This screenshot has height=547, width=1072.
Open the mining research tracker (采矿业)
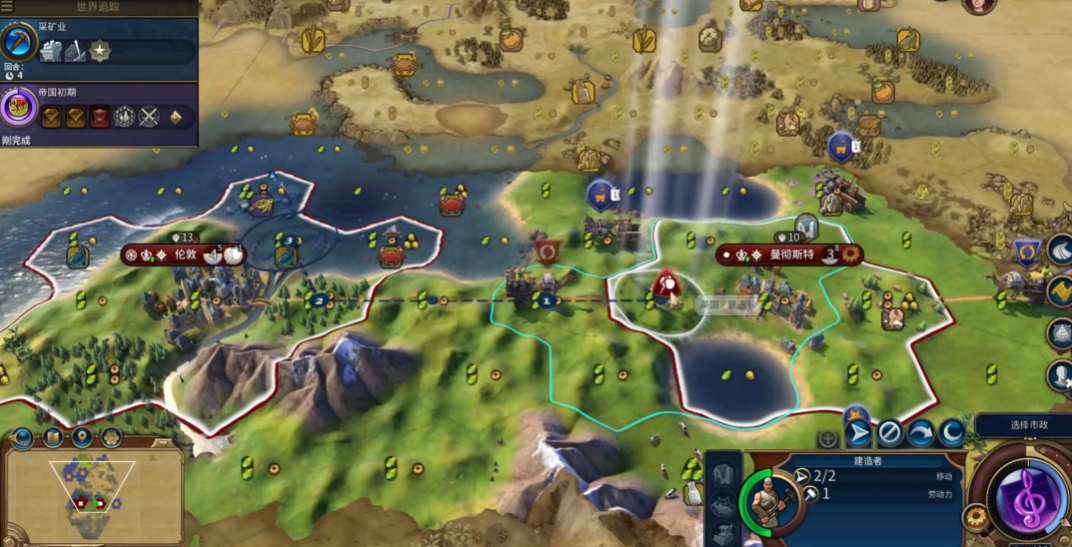point(20,41)
